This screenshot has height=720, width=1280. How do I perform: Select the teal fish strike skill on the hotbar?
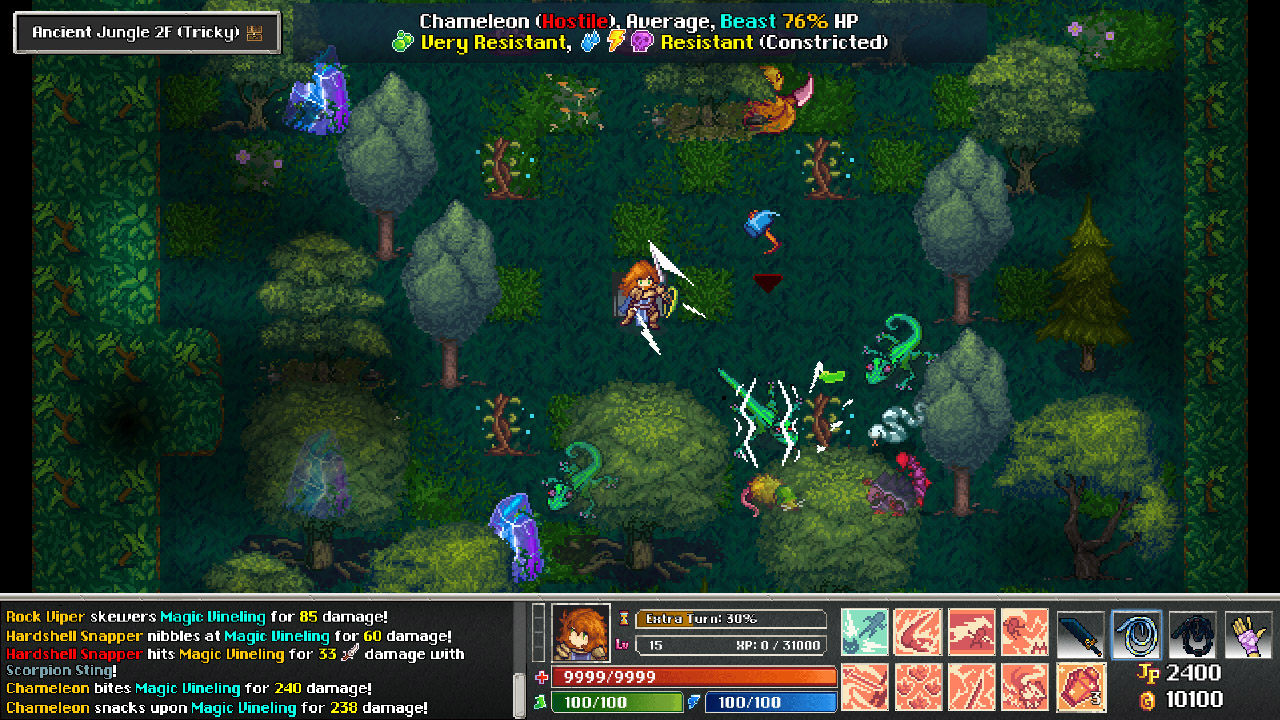[x=864, y=632]
